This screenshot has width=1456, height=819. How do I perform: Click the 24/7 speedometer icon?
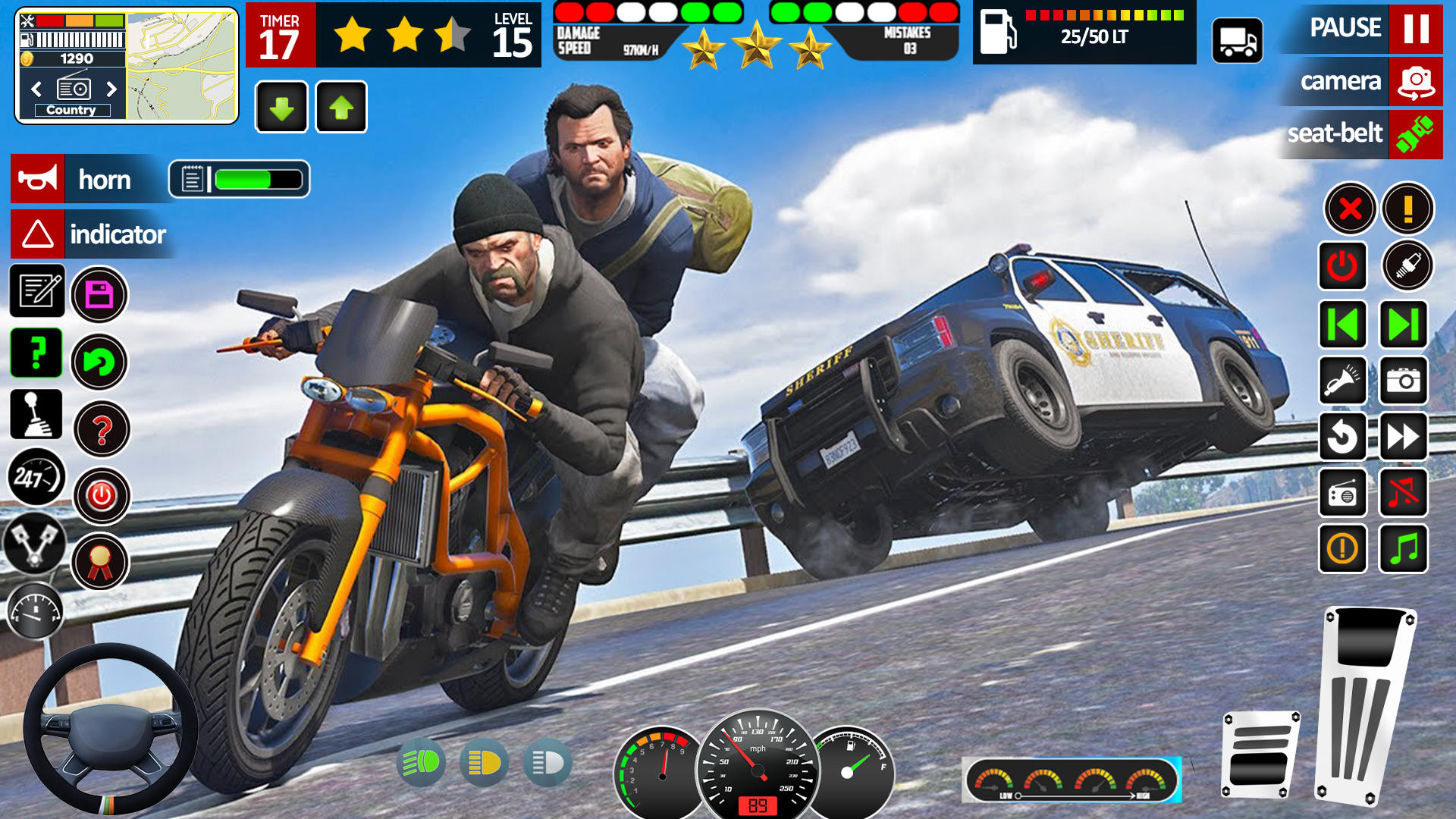coord(36,478)
